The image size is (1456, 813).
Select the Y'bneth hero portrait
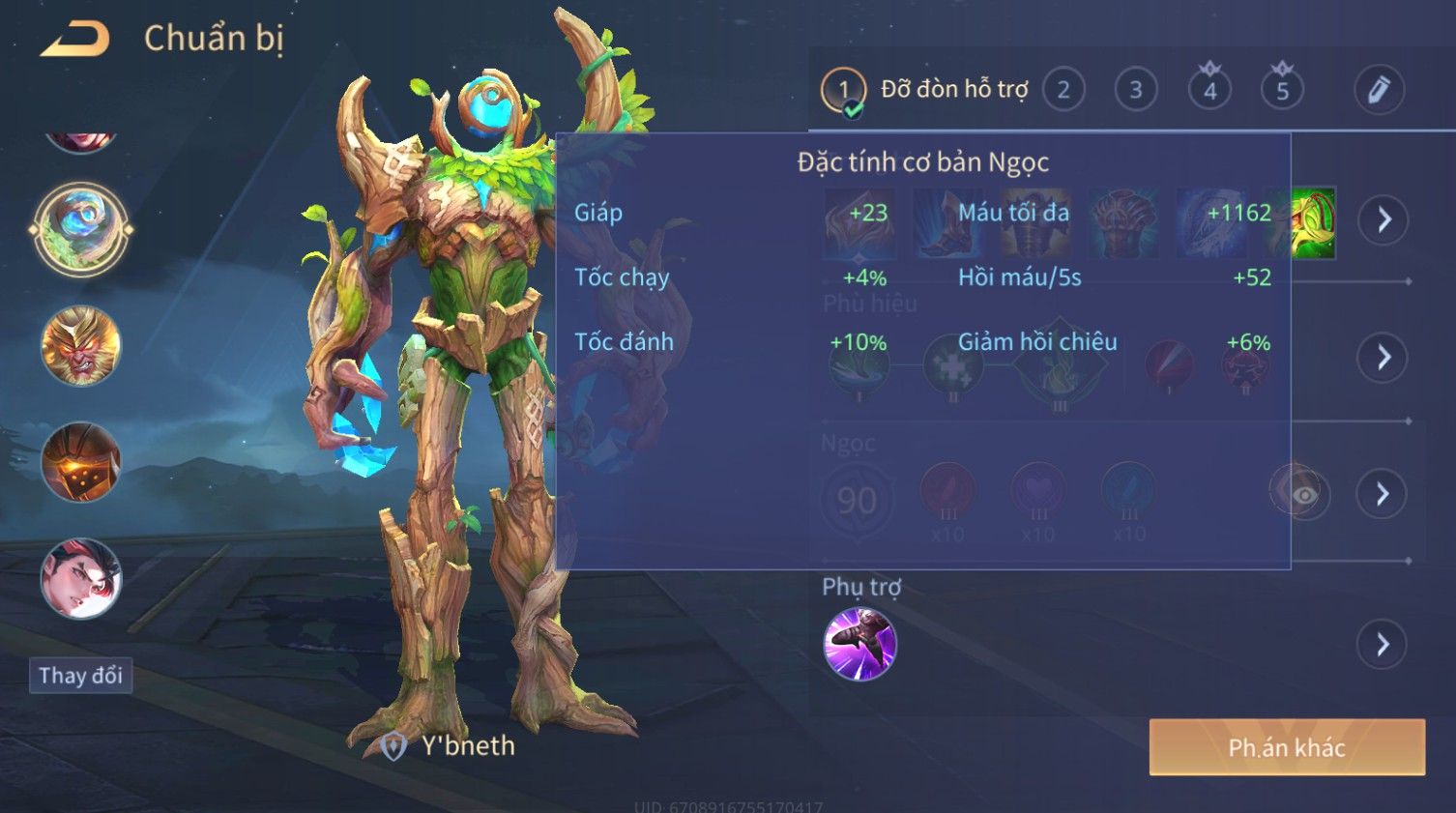(81, 229)
